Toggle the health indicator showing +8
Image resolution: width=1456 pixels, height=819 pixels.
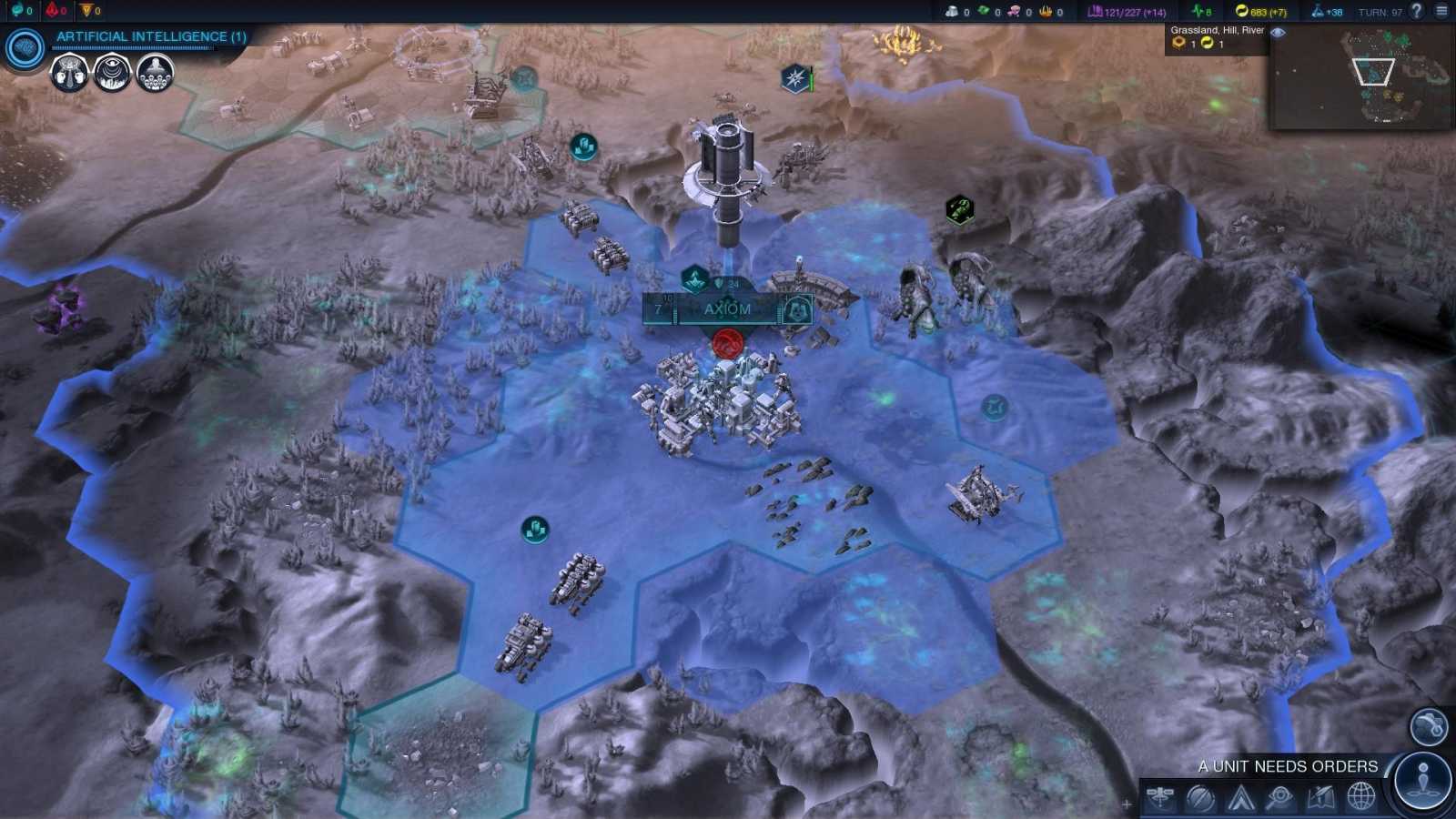tap(1201, 12)
